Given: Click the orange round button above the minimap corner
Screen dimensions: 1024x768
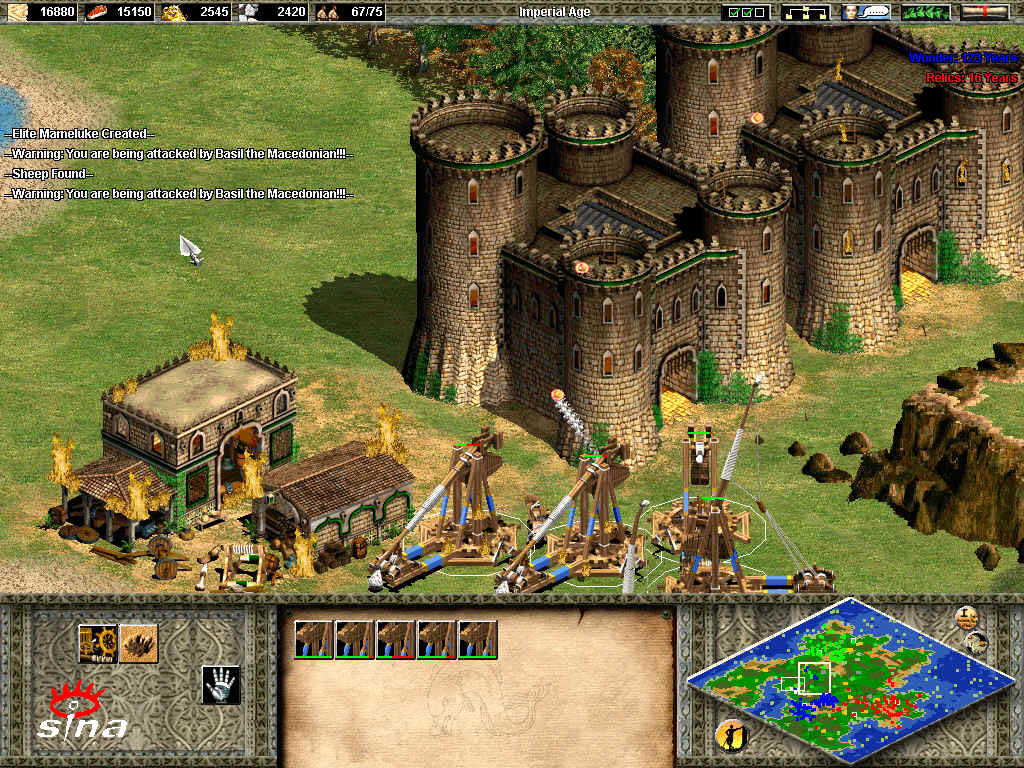Looking at the screenshot, I should 966,617.
